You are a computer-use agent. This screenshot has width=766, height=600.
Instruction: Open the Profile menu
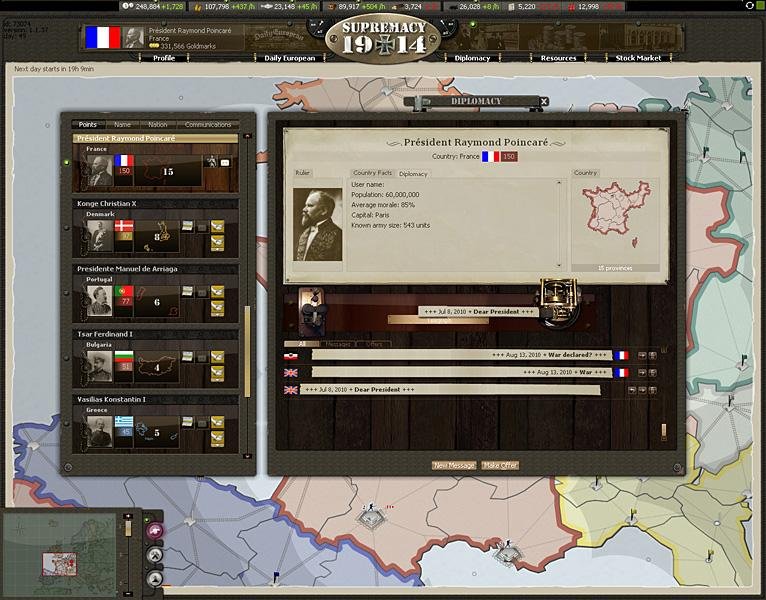point(163,58)
